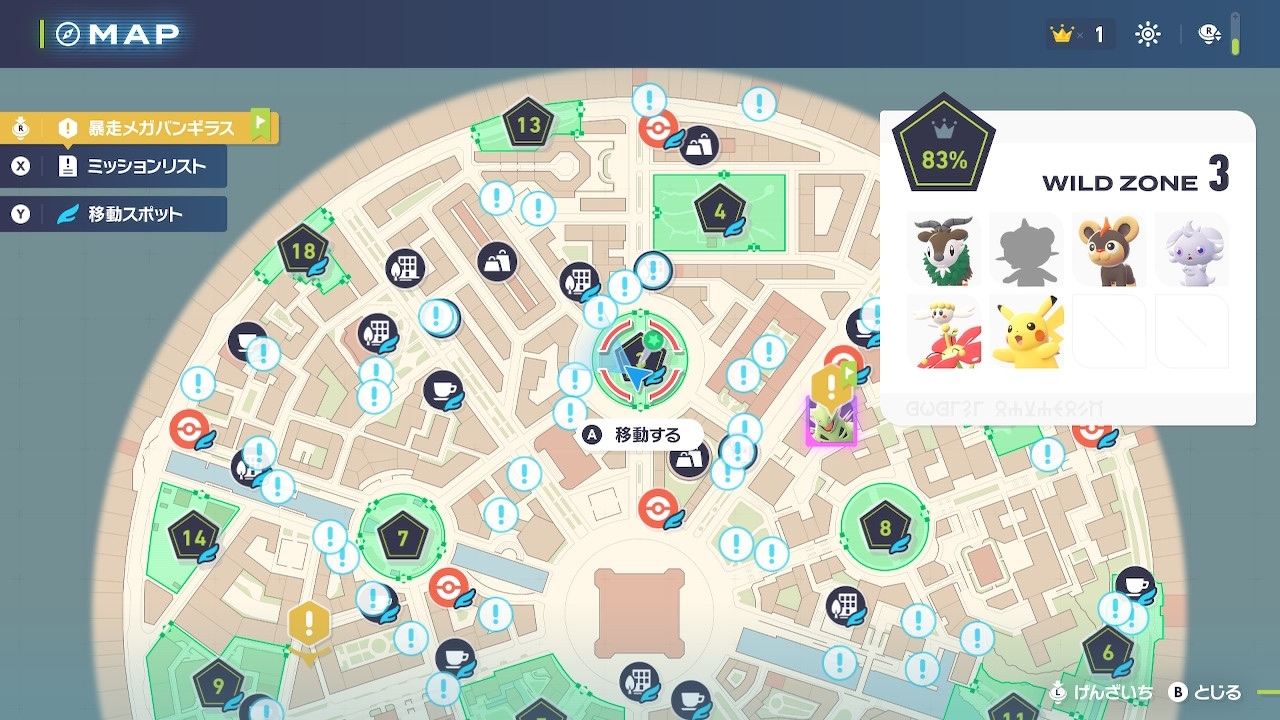
Task: Choose the 移動する travel prompt
Action: (646, 435)
